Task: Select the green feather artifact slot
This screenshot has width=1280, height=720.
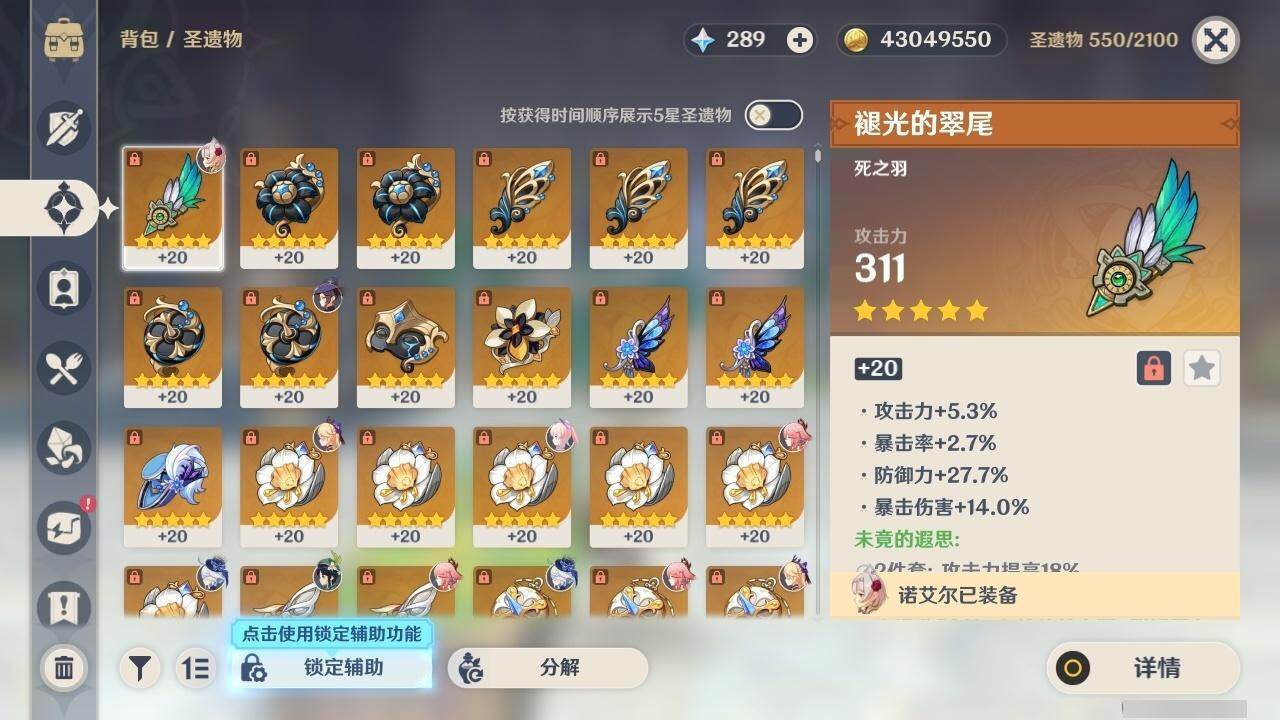Action: [173, 208]
